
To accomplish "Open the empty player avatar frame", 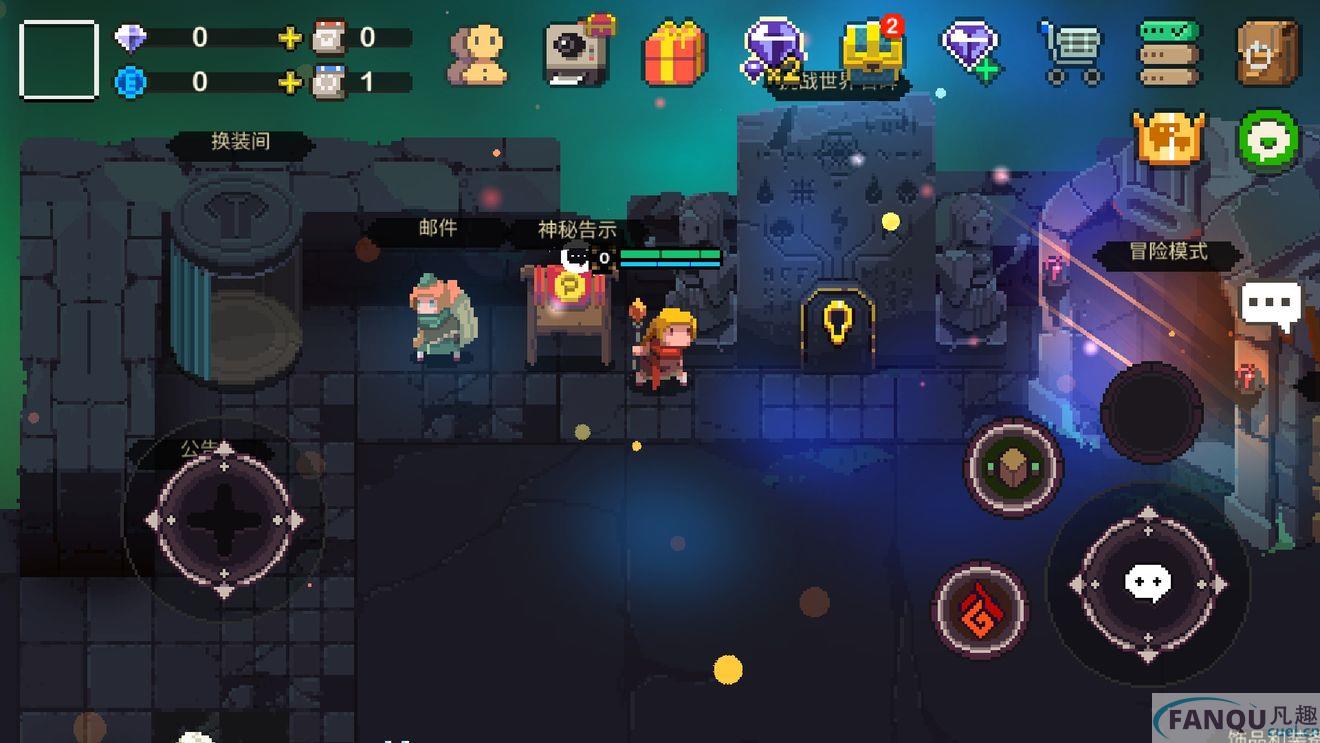I will pos(59,60).
